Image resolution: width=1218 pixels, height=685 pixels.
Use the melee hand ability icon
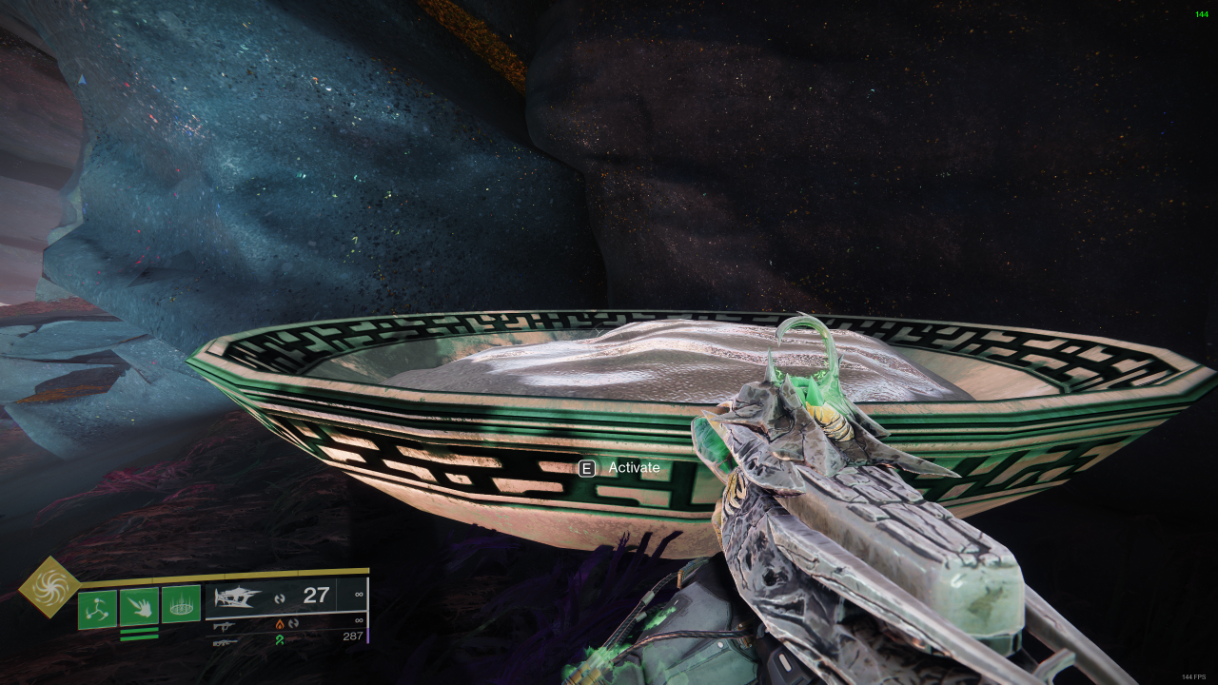(x=139, y=605)
